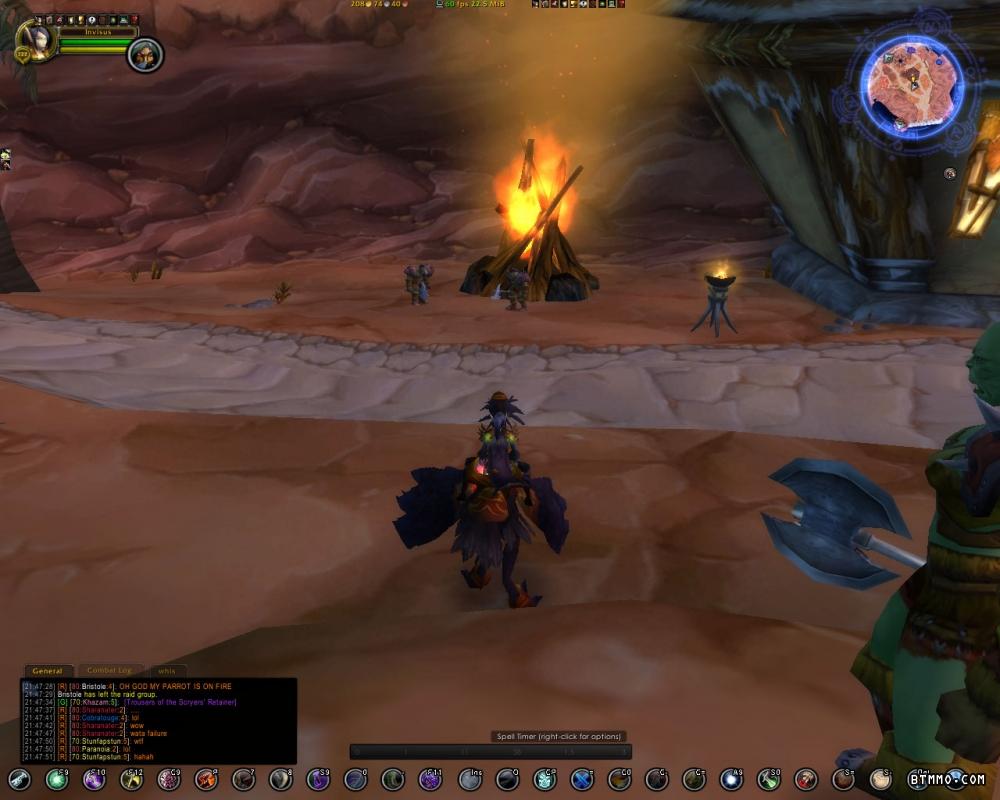Viewport: 1000px width, 800px height.
Task: Activate the orange-red ability labeled P
Action: 207,779
